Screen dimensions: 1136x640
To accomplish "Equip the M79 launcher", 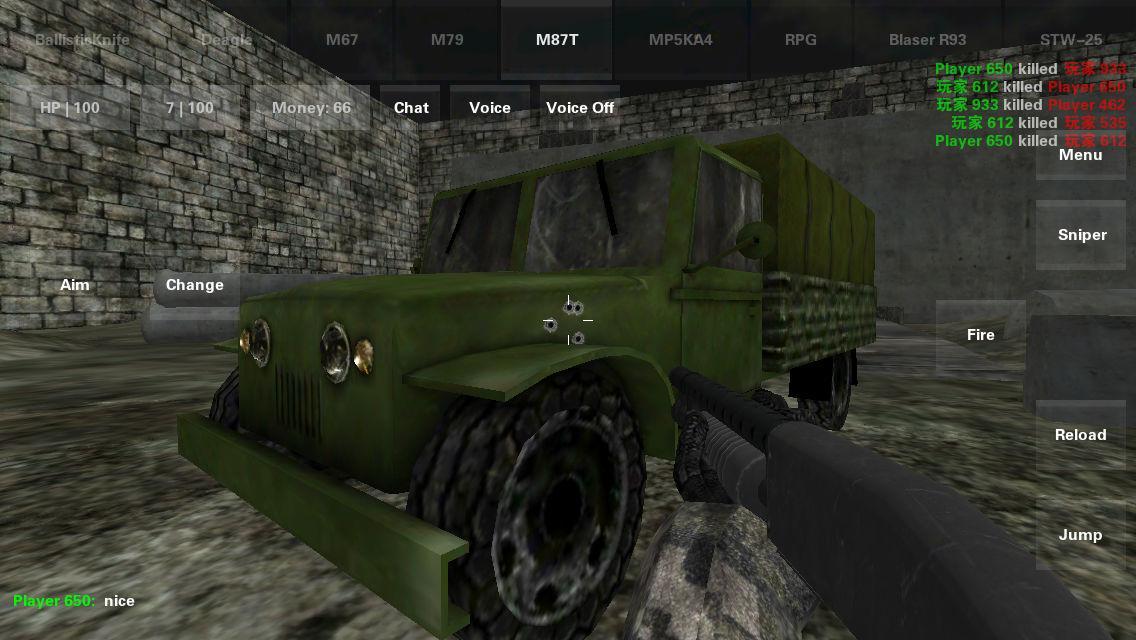I will click(447, 40).
